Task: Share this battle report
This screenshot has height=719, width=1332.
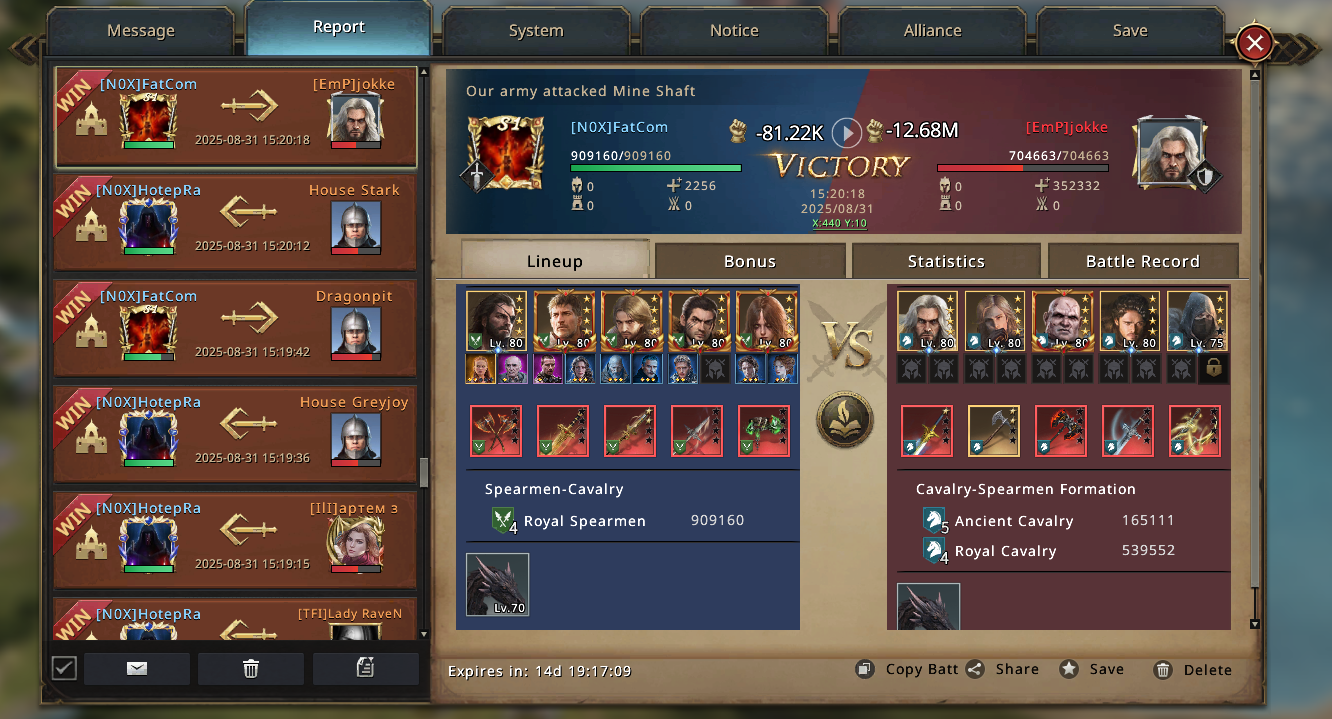Action: click(1003, 669)
